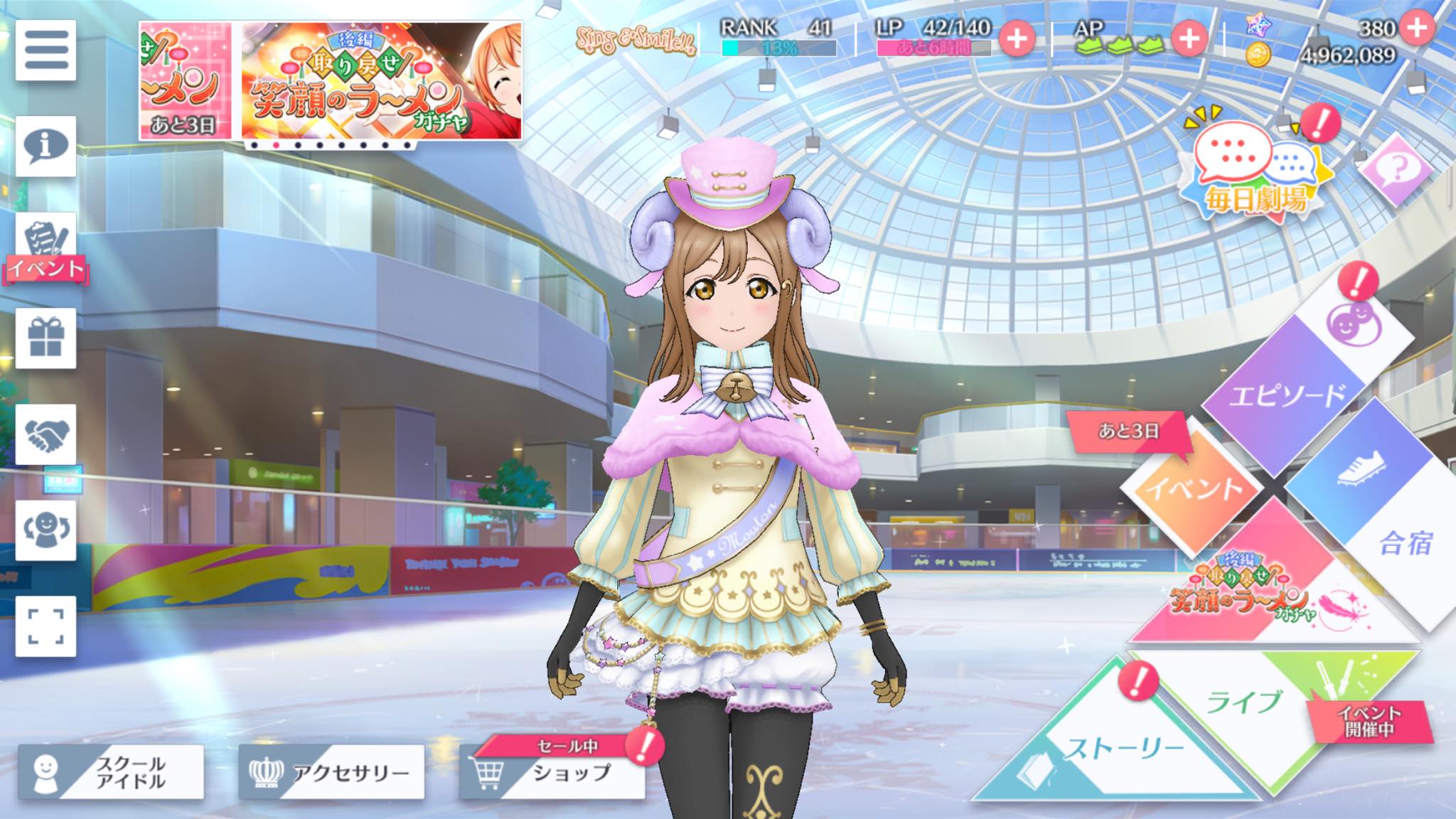Open the hamburger main menu
Viewport: 1456px width, 819px height.
point(45,50)
